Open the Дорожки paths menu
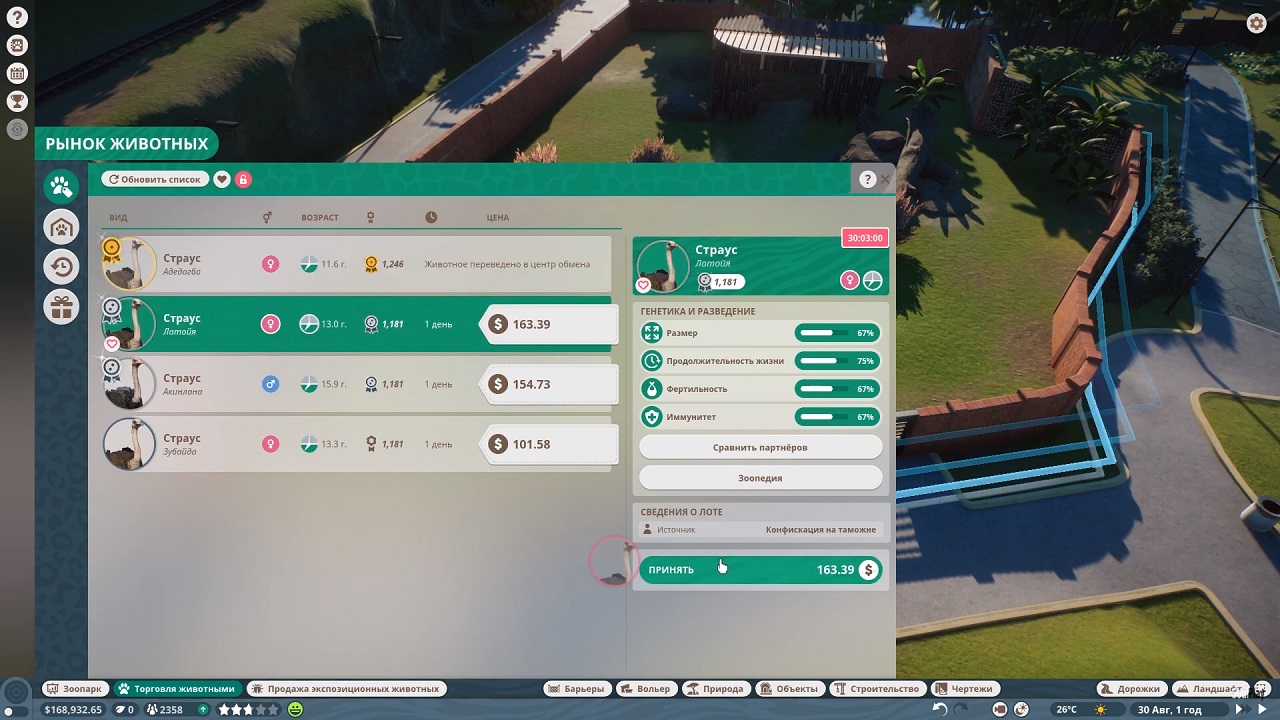 pos(1131,689)
